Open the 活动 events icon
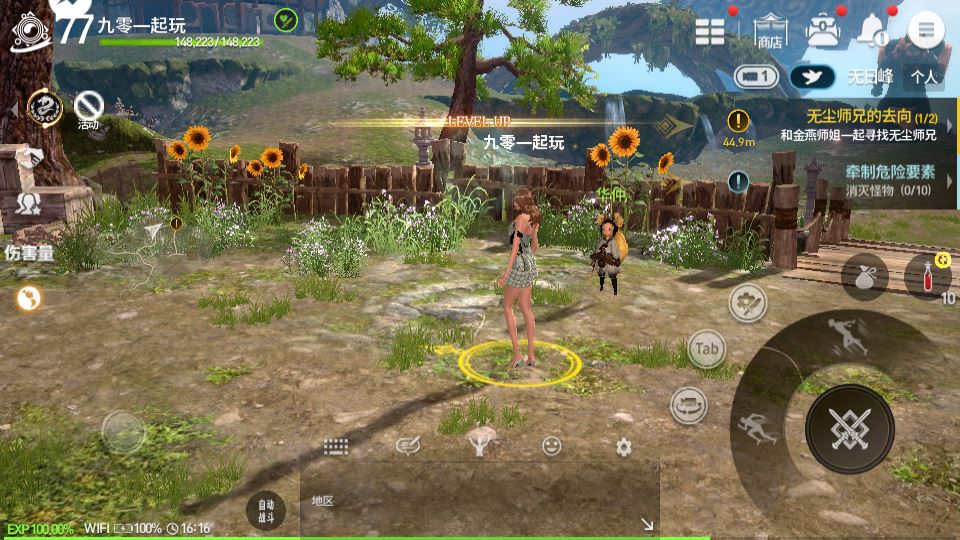This screenshot has width=960, height=540. (89, 107)
